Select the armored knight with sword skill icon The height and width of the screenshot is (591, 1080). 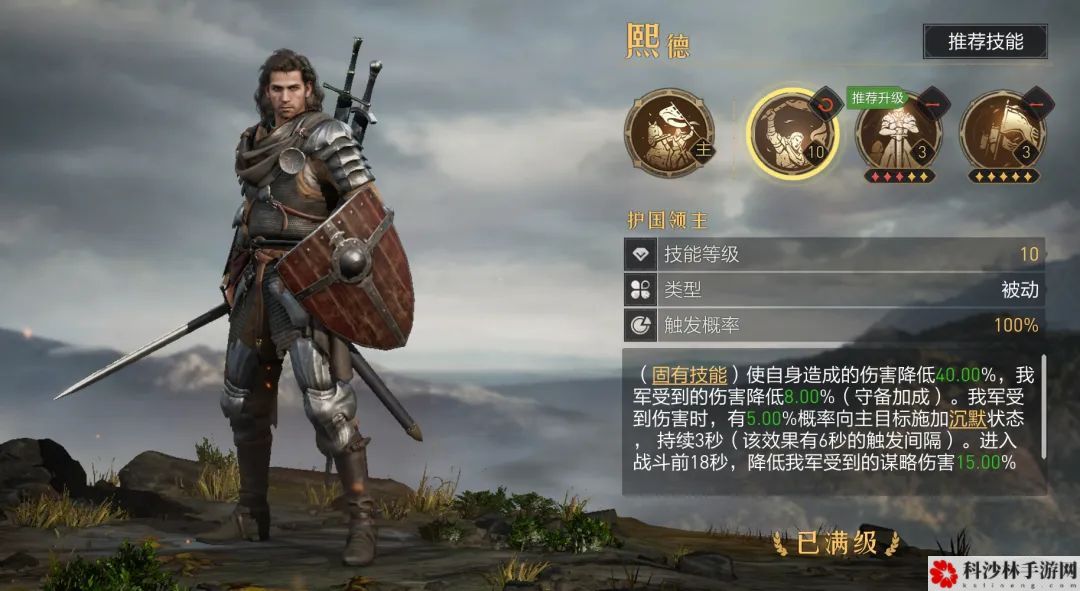coord(898,133)
